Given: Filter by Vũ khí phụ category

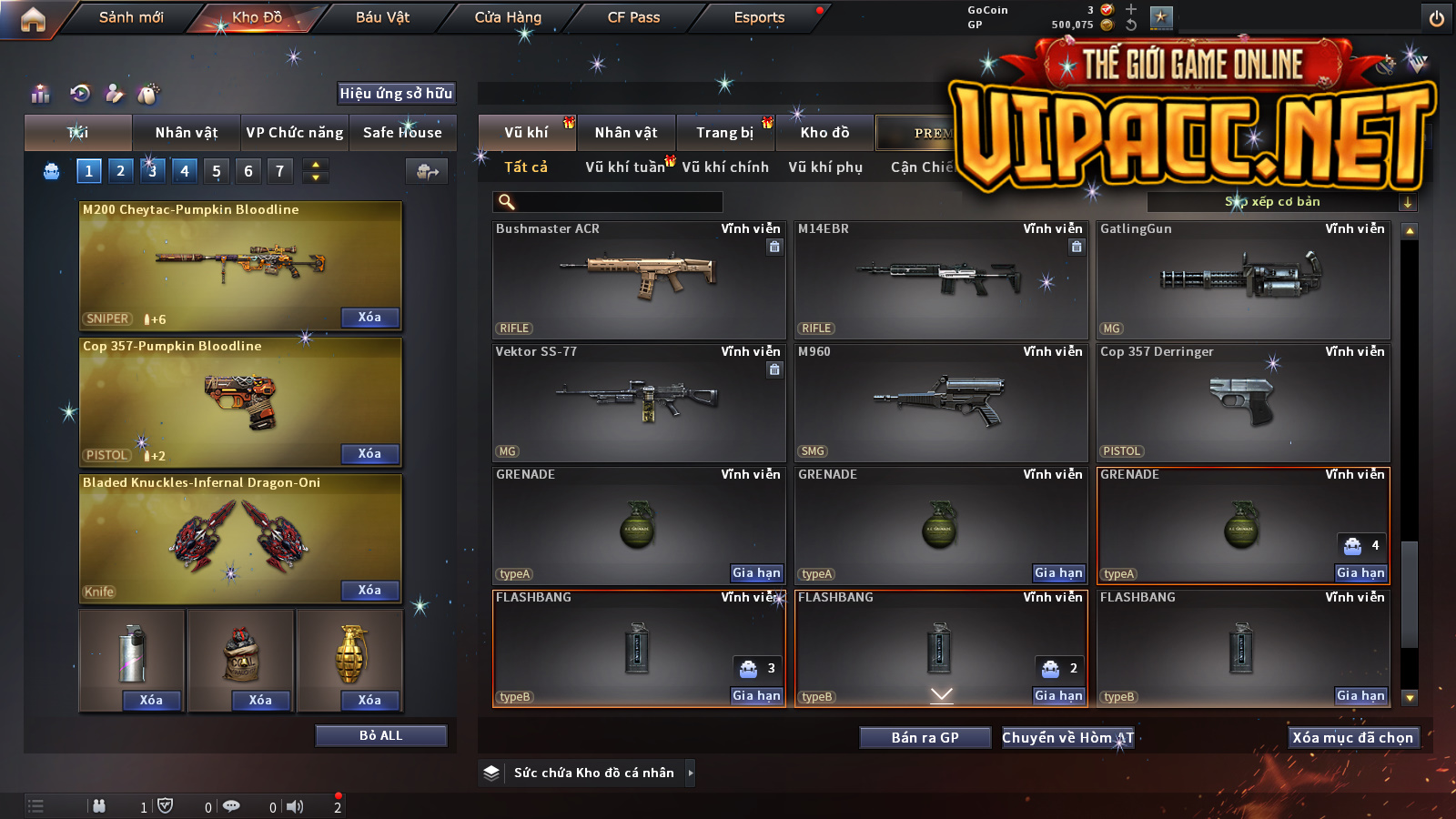Looking at the screenshot, I should (825, 167).
